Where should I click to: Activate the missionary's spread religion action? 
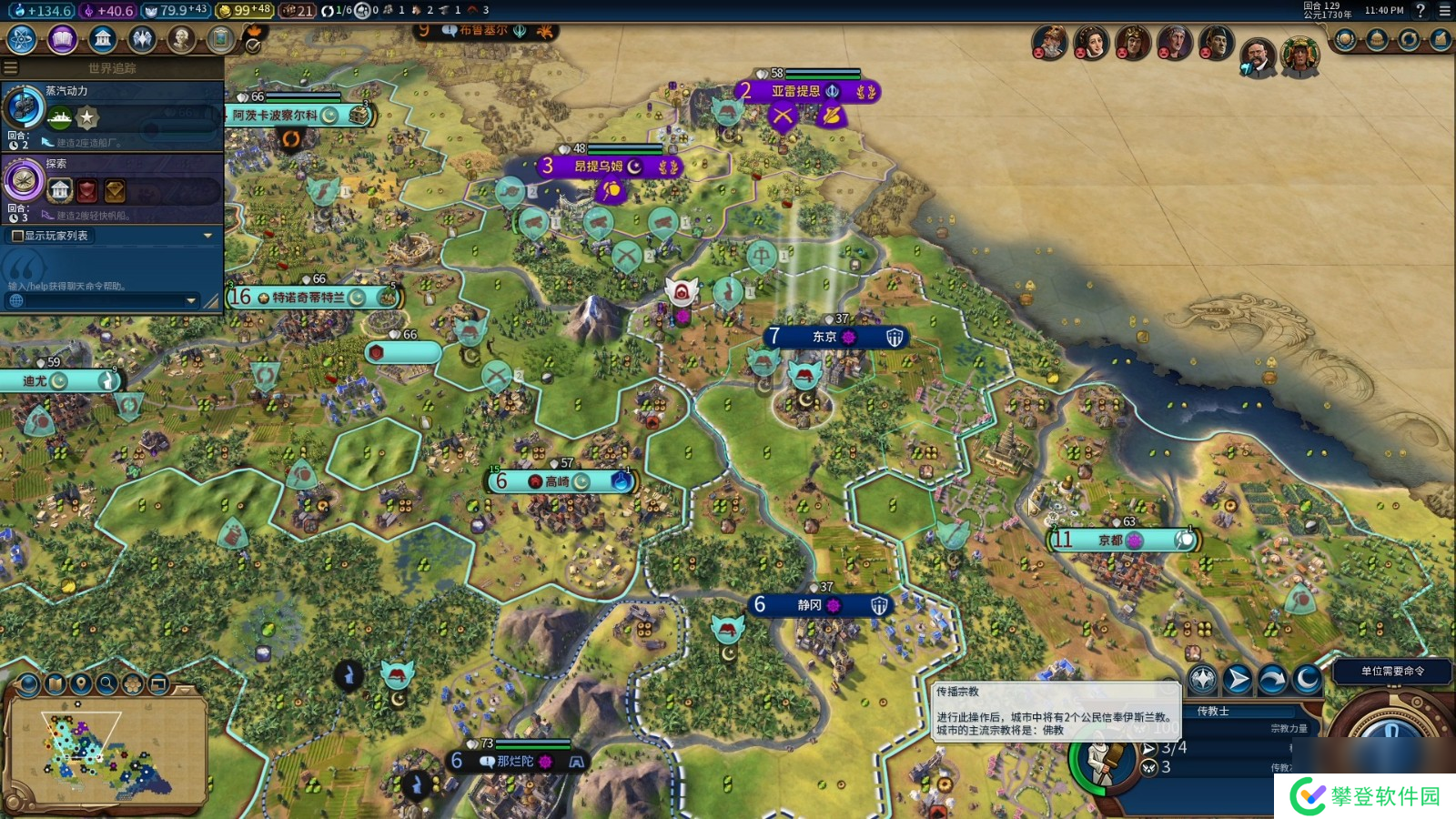coord(1203,679)
